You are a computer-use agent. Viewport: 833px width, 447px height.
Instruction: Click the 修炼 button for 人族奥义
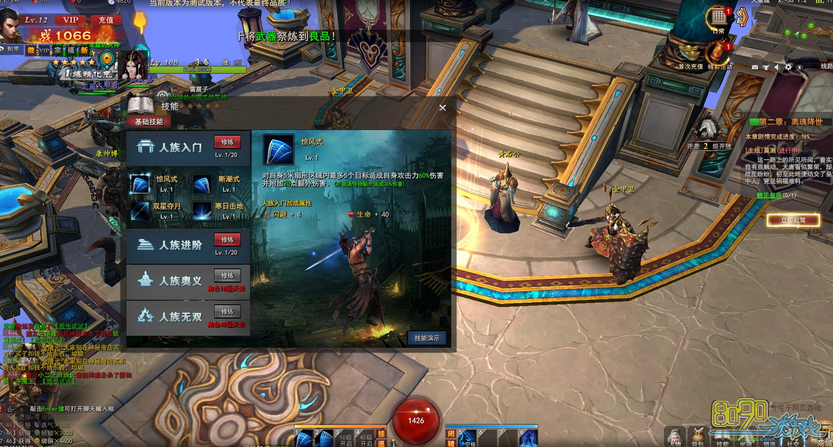pos(227,275)
